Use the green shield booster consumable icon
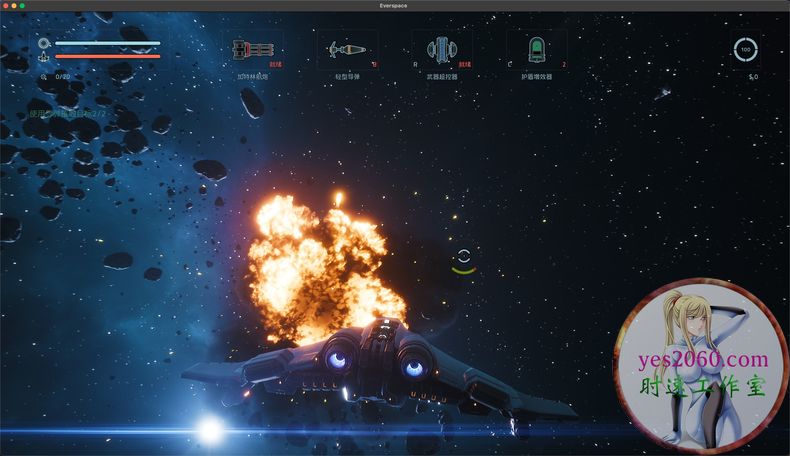The image size is (790, 456). [x=534, y=49]
